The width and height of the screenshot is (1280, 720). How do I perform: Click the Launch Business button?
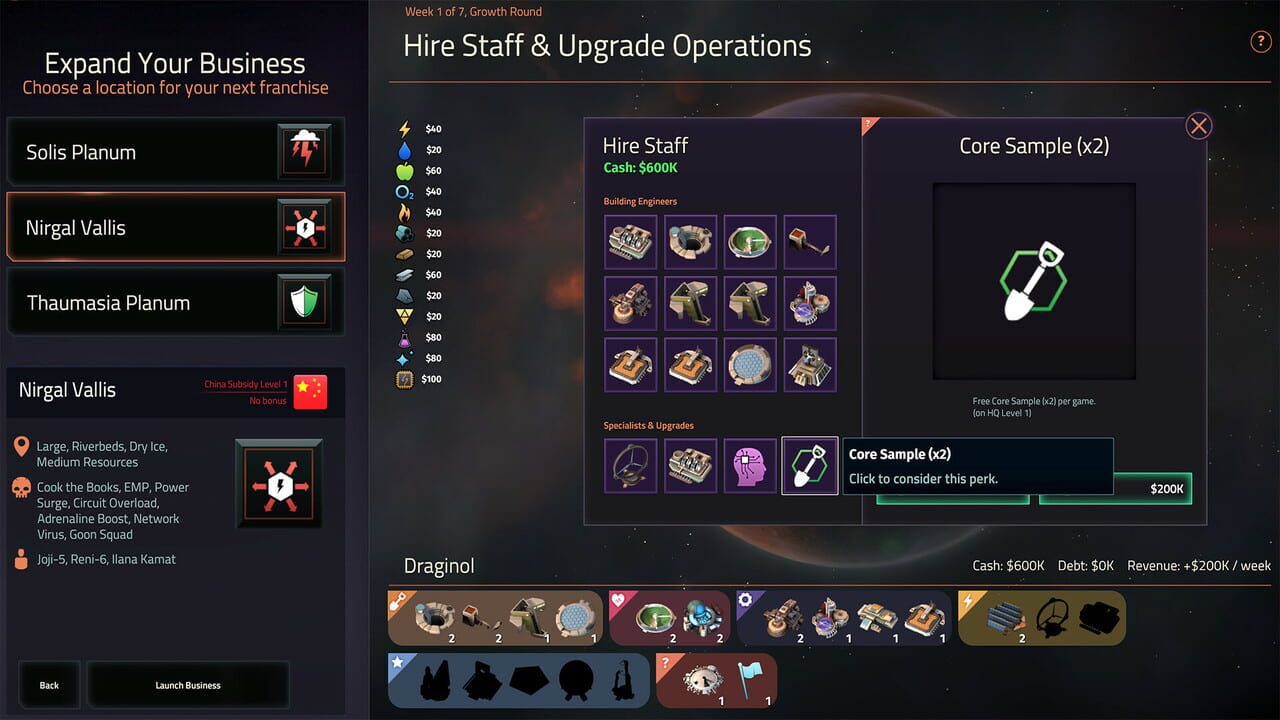[x=187, y=685]
